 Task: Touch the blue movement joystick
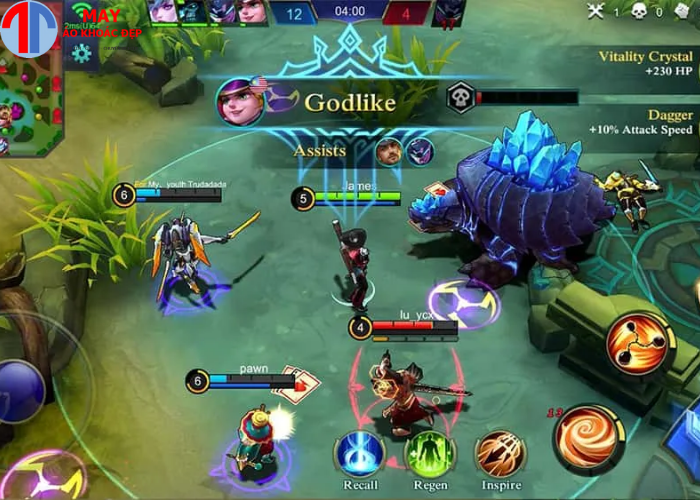18,390
